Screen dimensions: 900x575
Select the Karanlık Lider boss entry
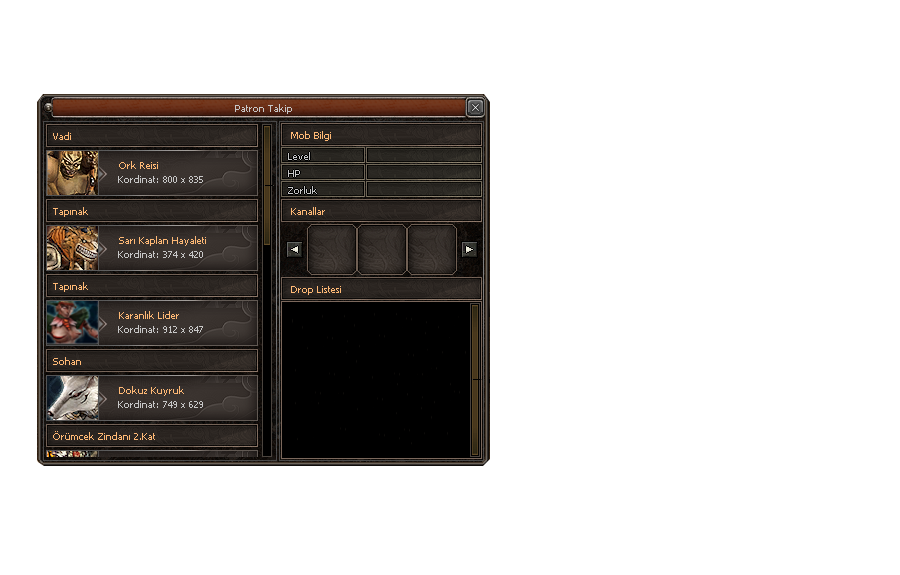tap(175, 323)
